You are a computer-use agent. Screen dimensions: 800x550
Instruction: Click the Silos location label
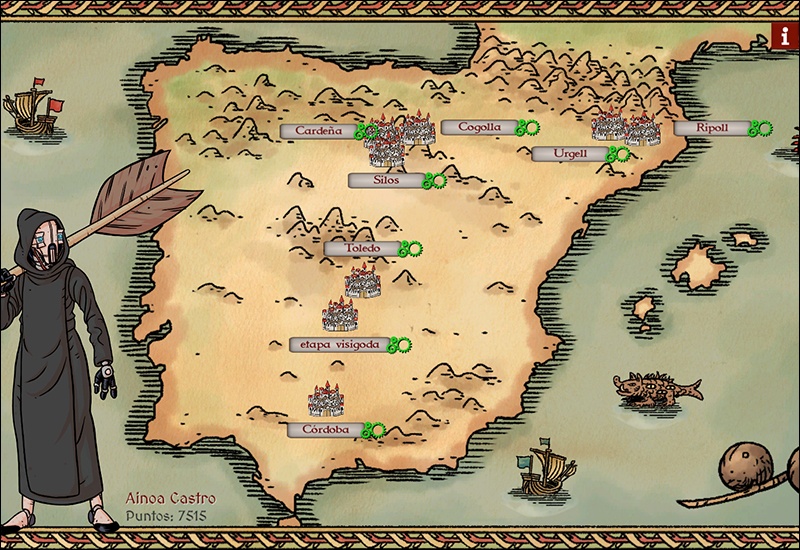(384, 180)
